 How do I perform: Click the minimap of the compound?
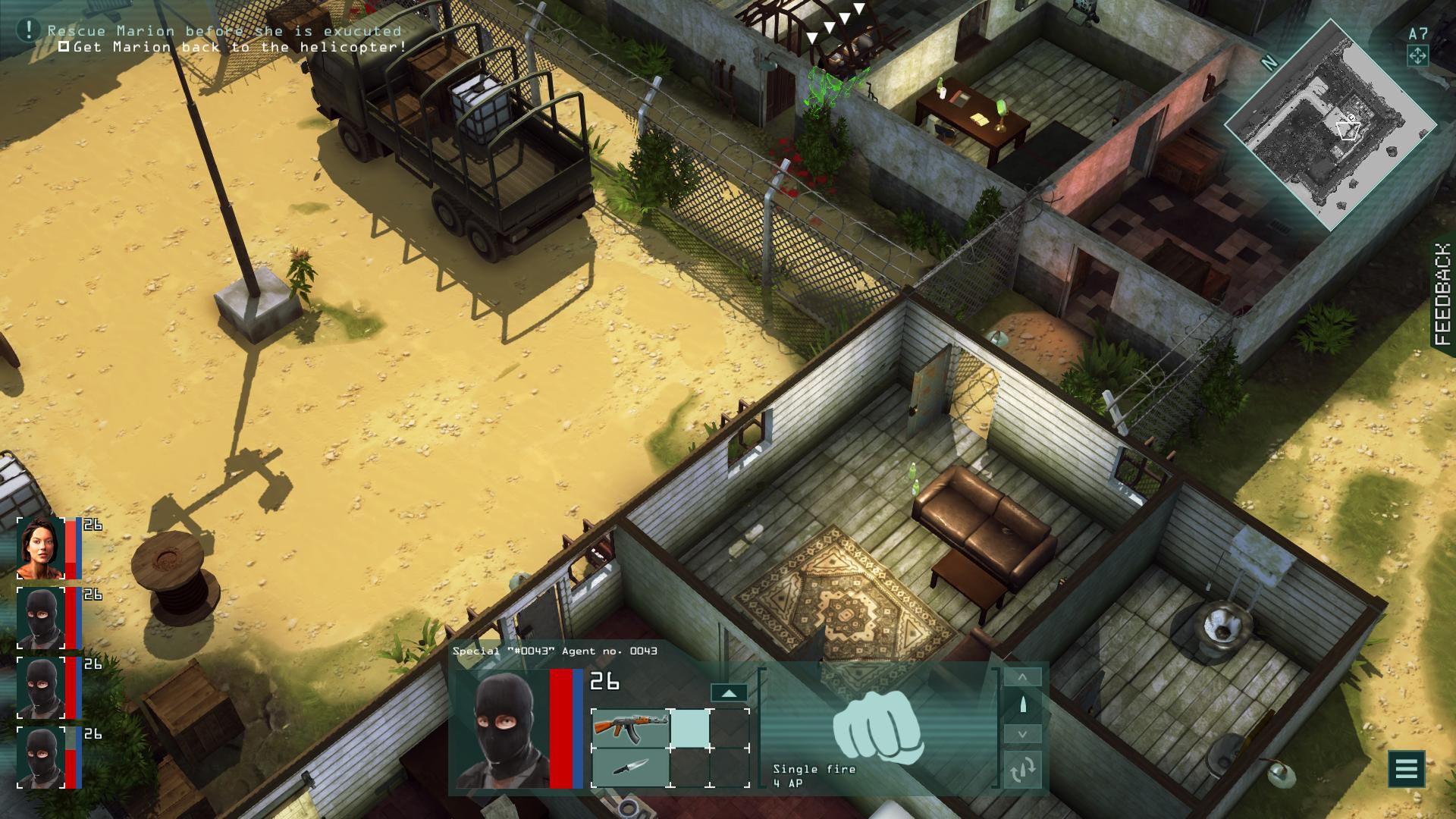click(1330, 125)
